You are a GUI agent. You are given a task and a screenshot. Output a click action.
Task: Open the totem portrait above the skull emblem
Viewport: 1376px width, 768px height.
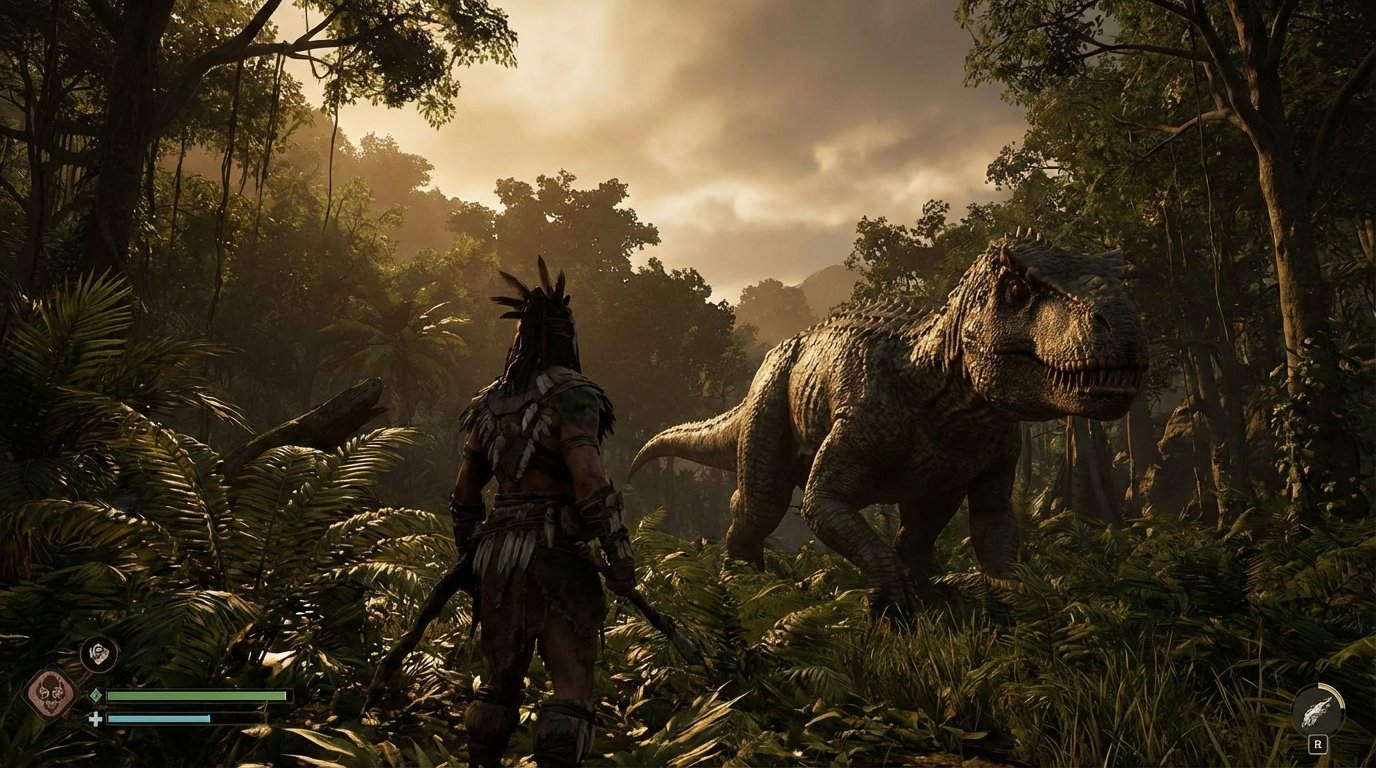click(x=100, y=655)
